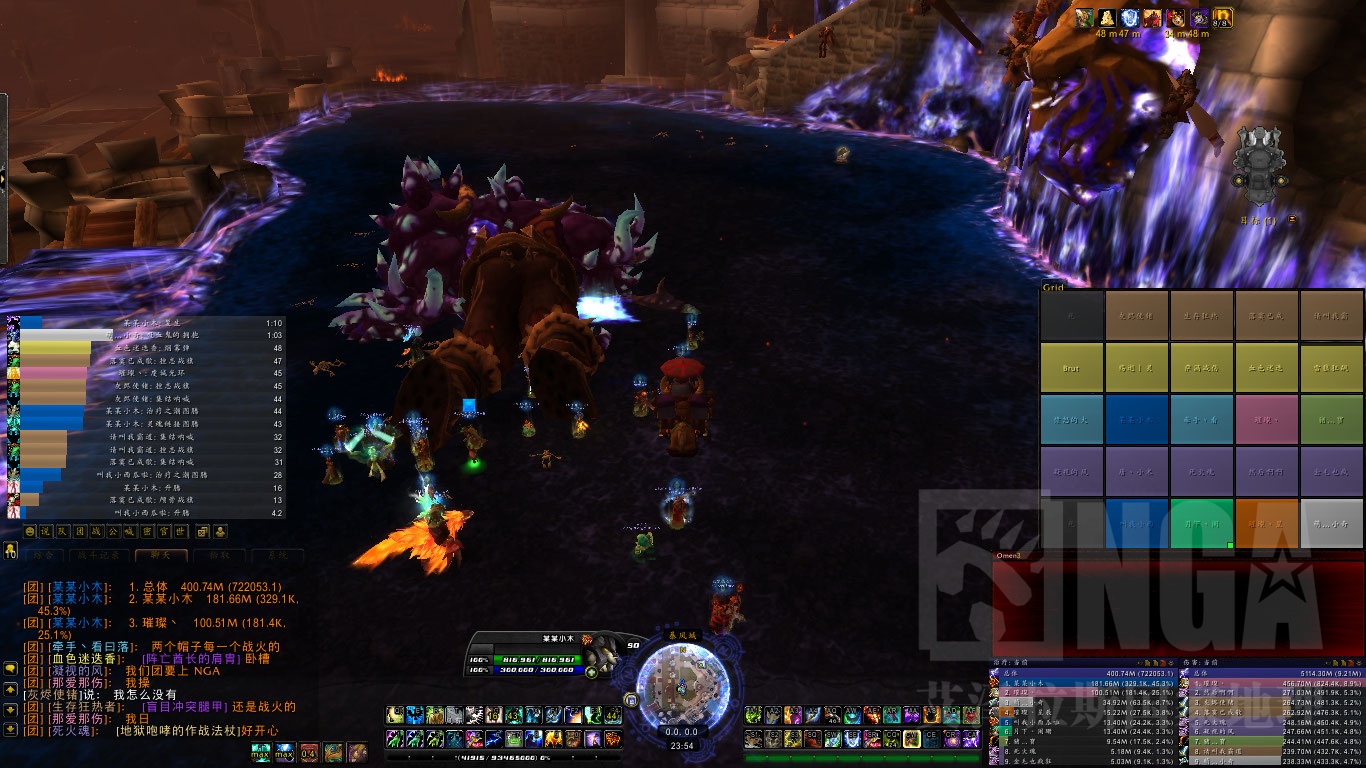Toggle the first max volume button at bottom left
1366x768 pixels.
tap(259, 752)
